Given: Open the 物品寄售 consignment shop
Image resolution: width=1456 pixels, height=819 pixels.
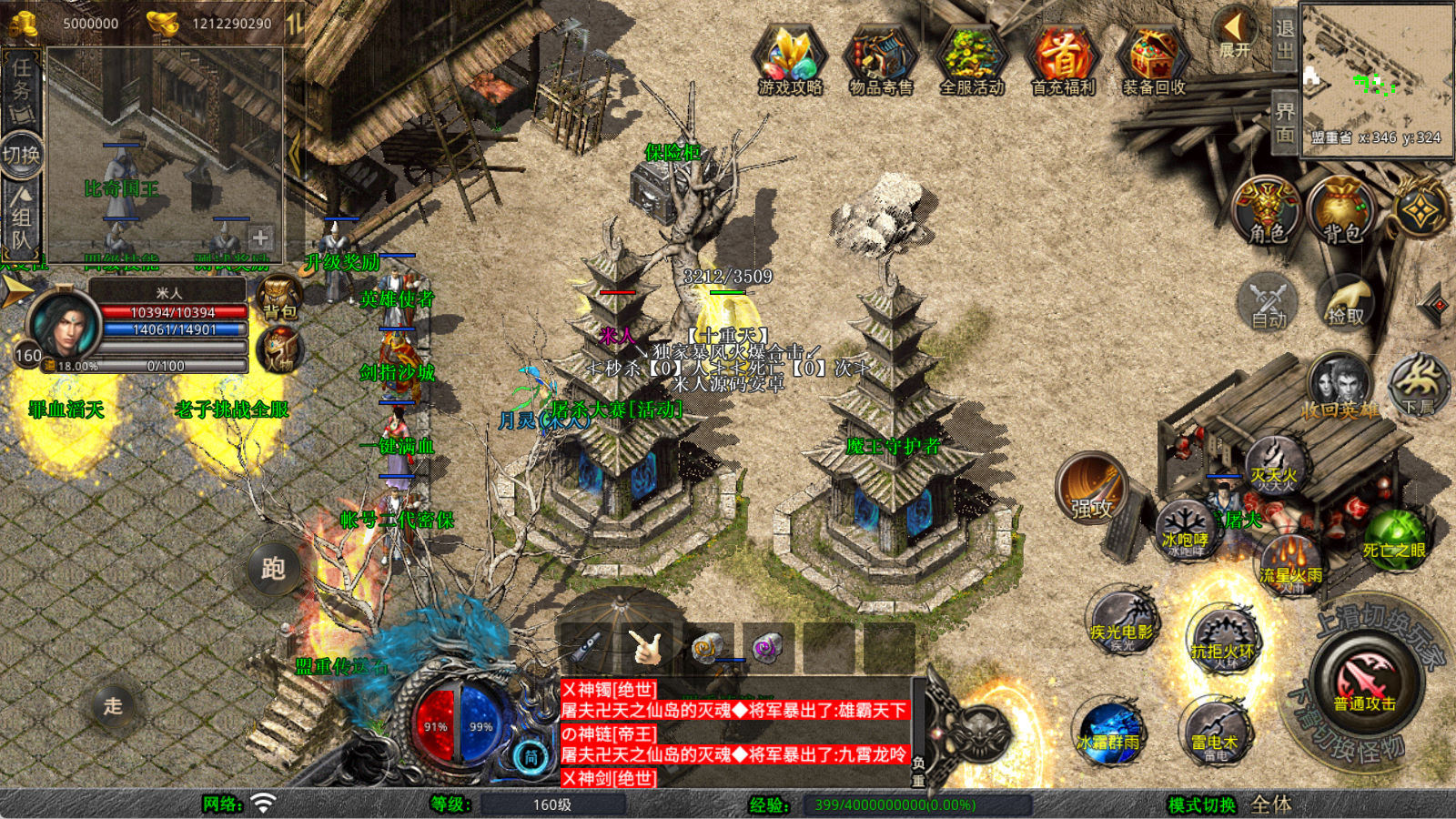Looking at the screenshot, I should pyautogui.click(x=880, y=59).
